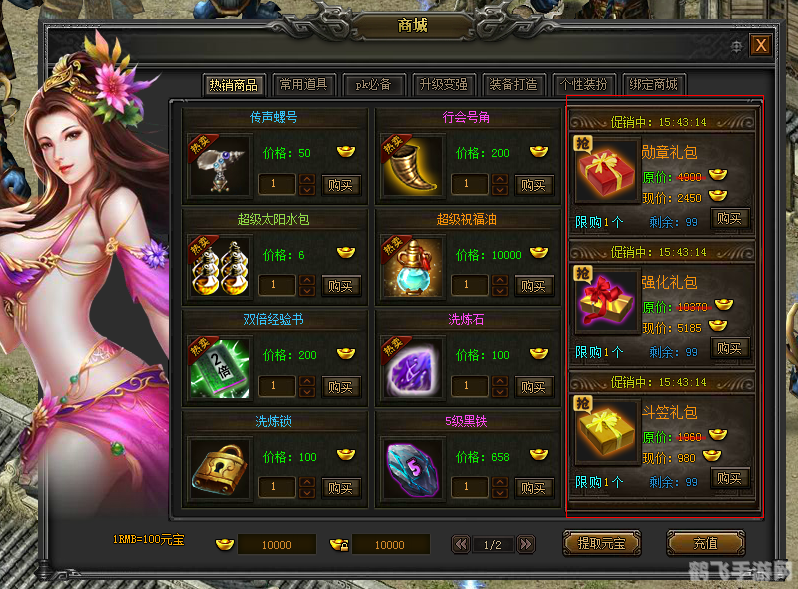Purchase the 行会号角 horn

click(x=533, y=185)
